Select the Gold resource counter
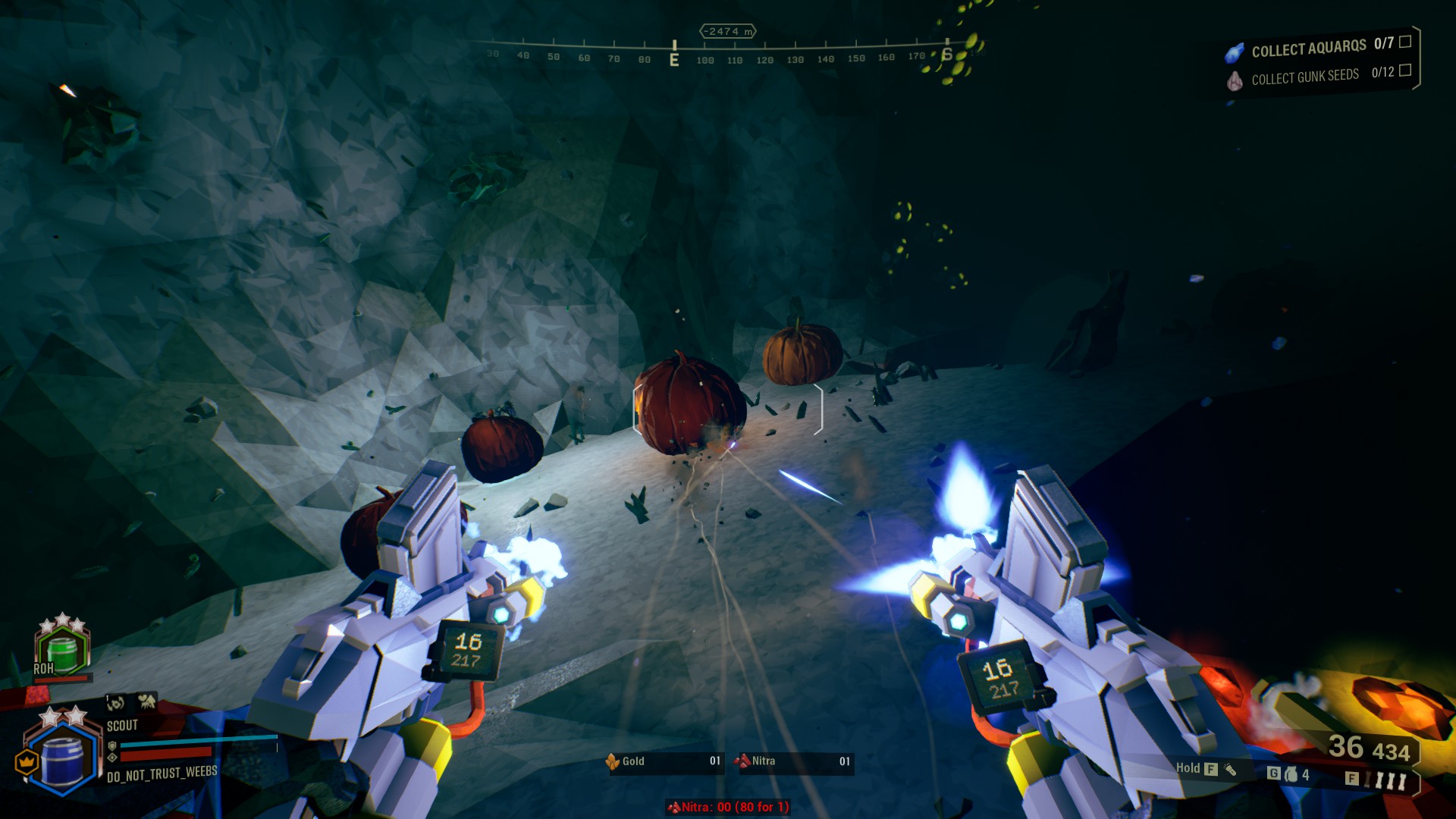The image size is (1456, 819). pyautogui.click(x=664, y=761)
